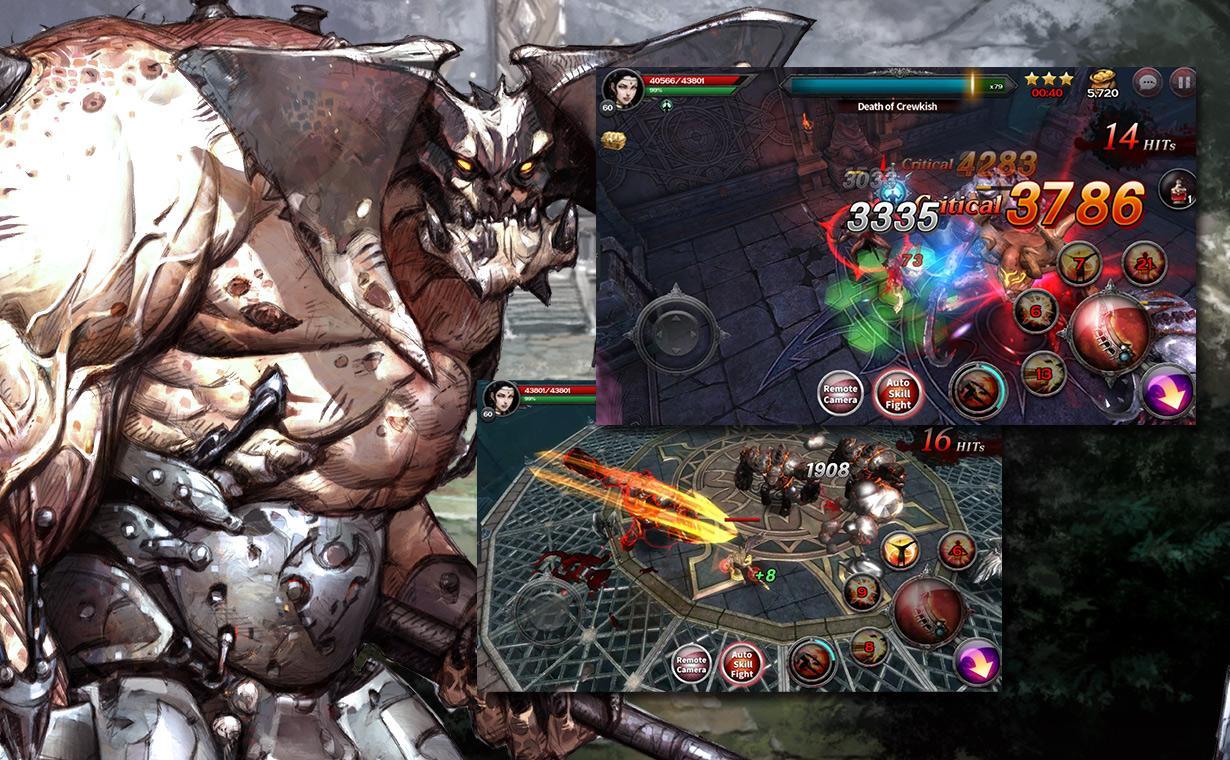1230x760 pixels.
Task: Select Remote Camera in the 16 HITs screenshot
Action: (x=691, y=665)
